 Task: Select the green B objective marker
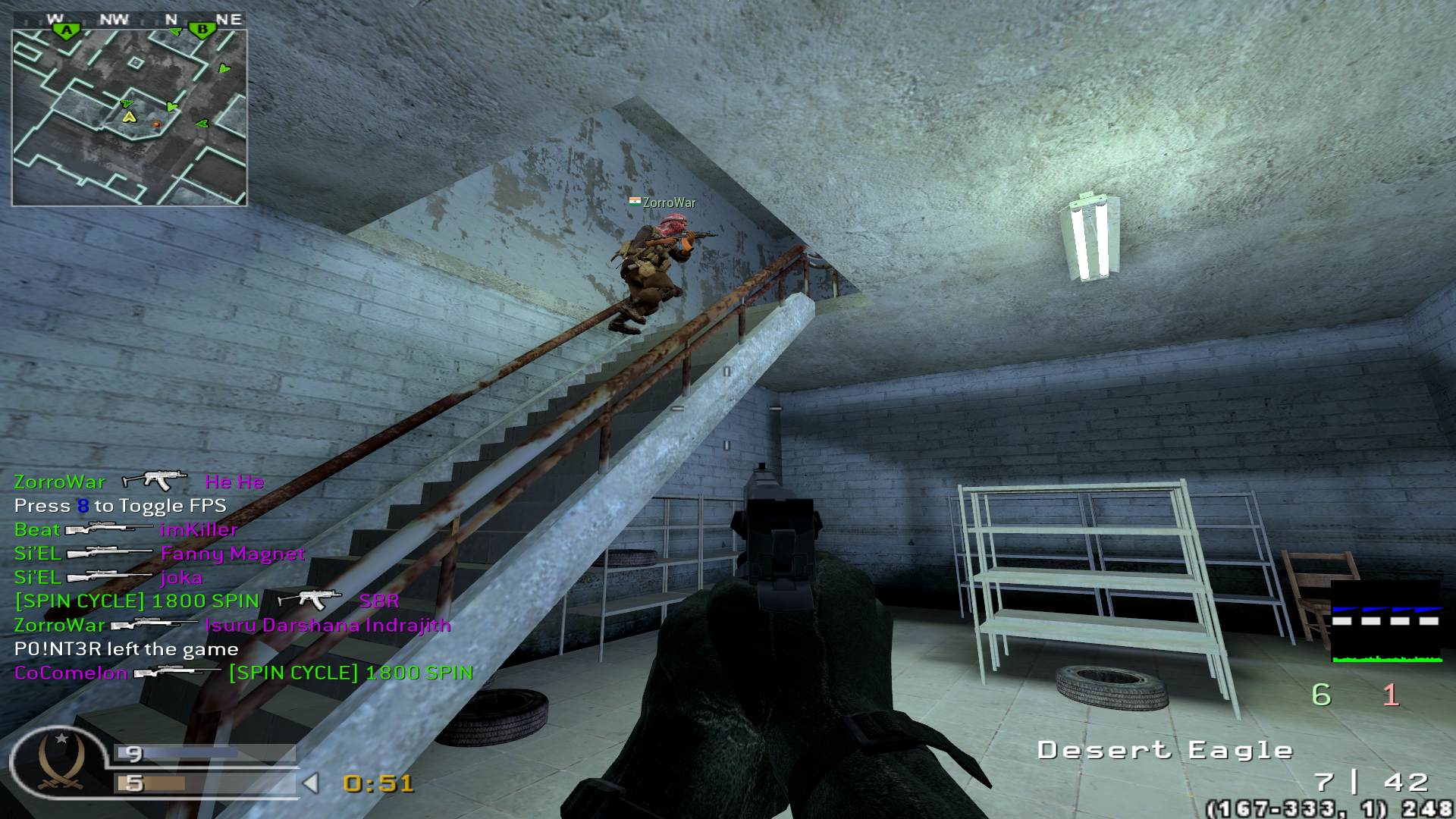pyautogui.click(x=202, y=30)
